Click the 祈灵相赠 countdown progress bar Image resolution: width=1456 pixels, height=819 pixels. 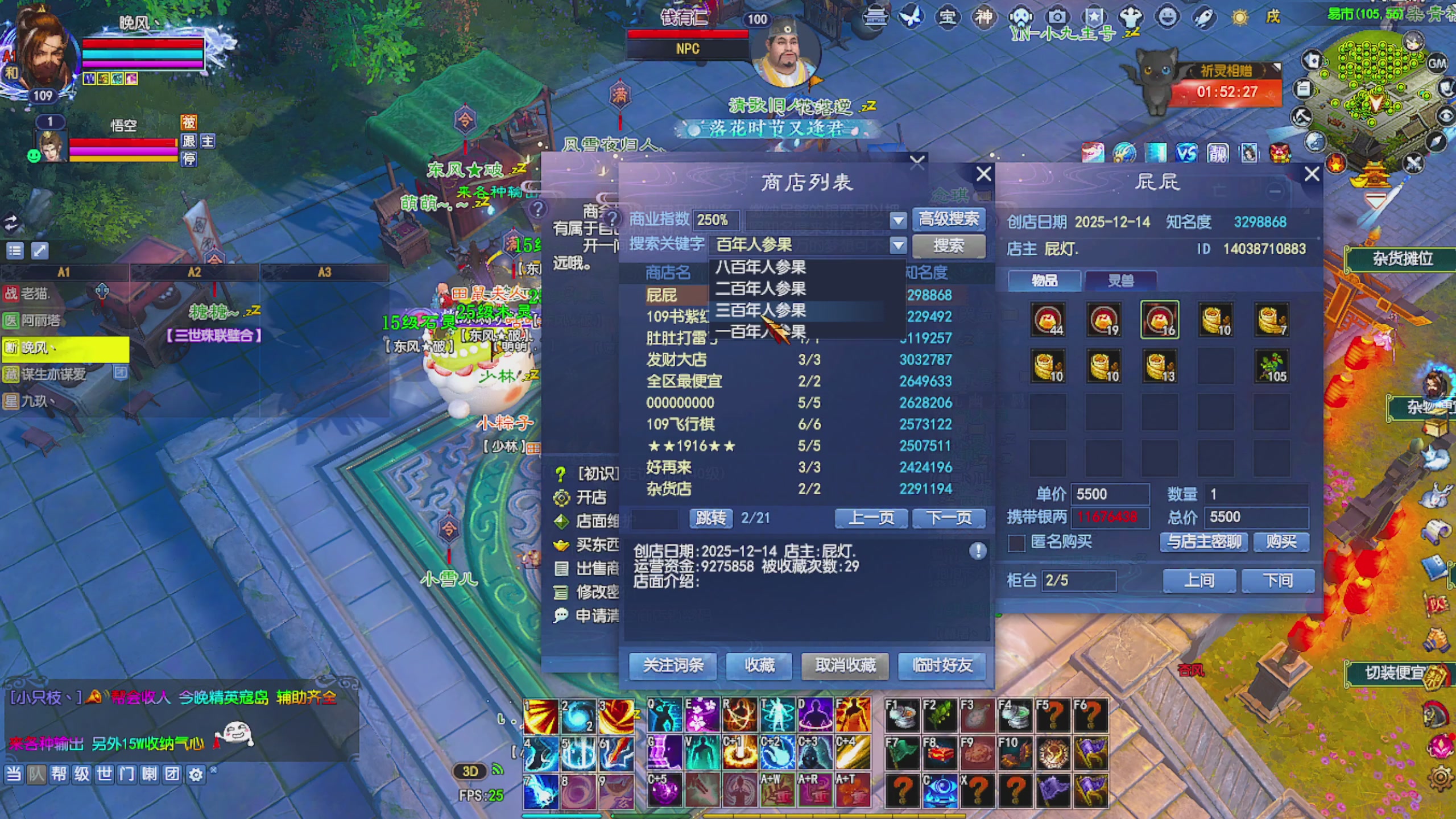pos(1226,92)
